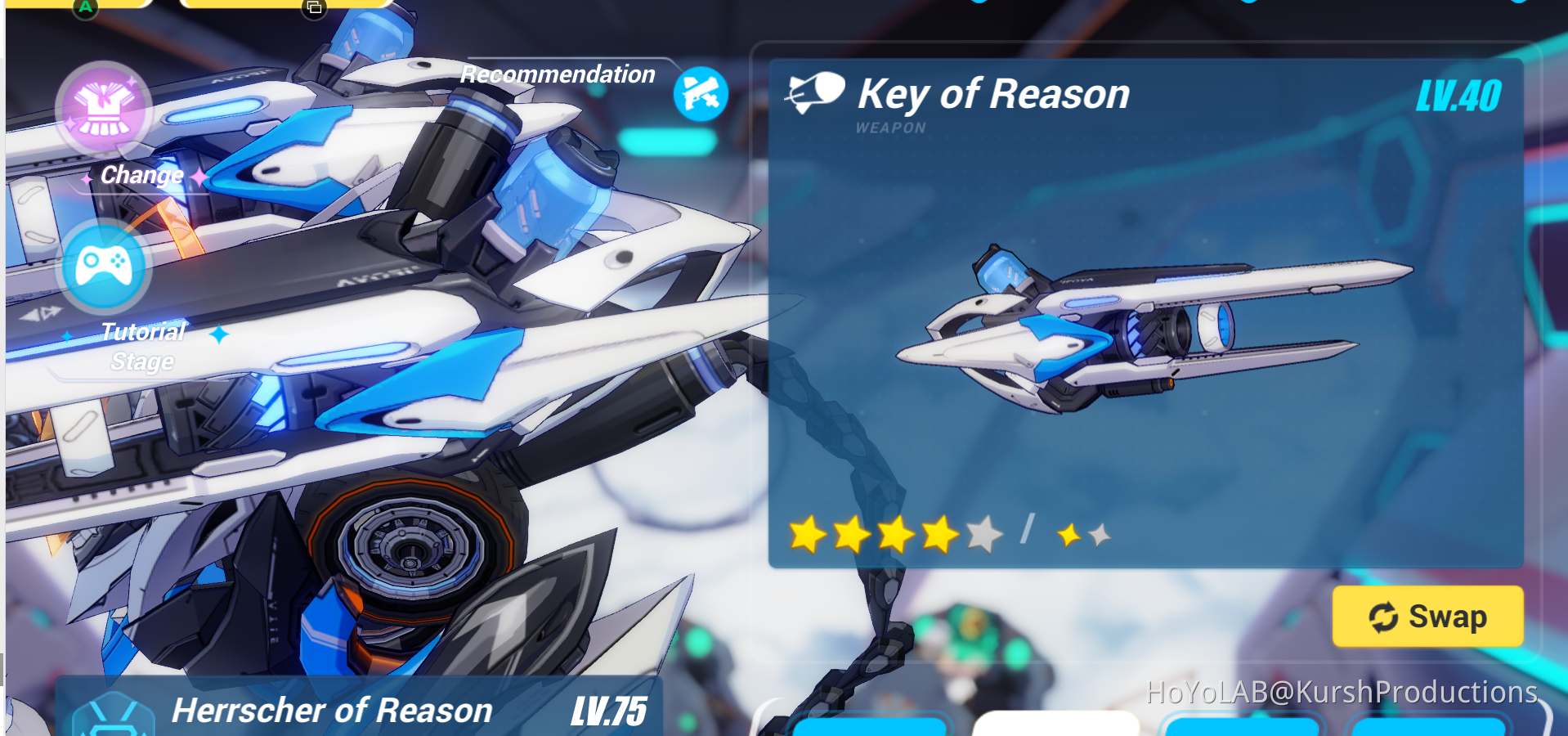Click the LV.40 weapon level indicator
Image resolution: width=1568 pixels, height=736 pixels.
[1459, 94]
